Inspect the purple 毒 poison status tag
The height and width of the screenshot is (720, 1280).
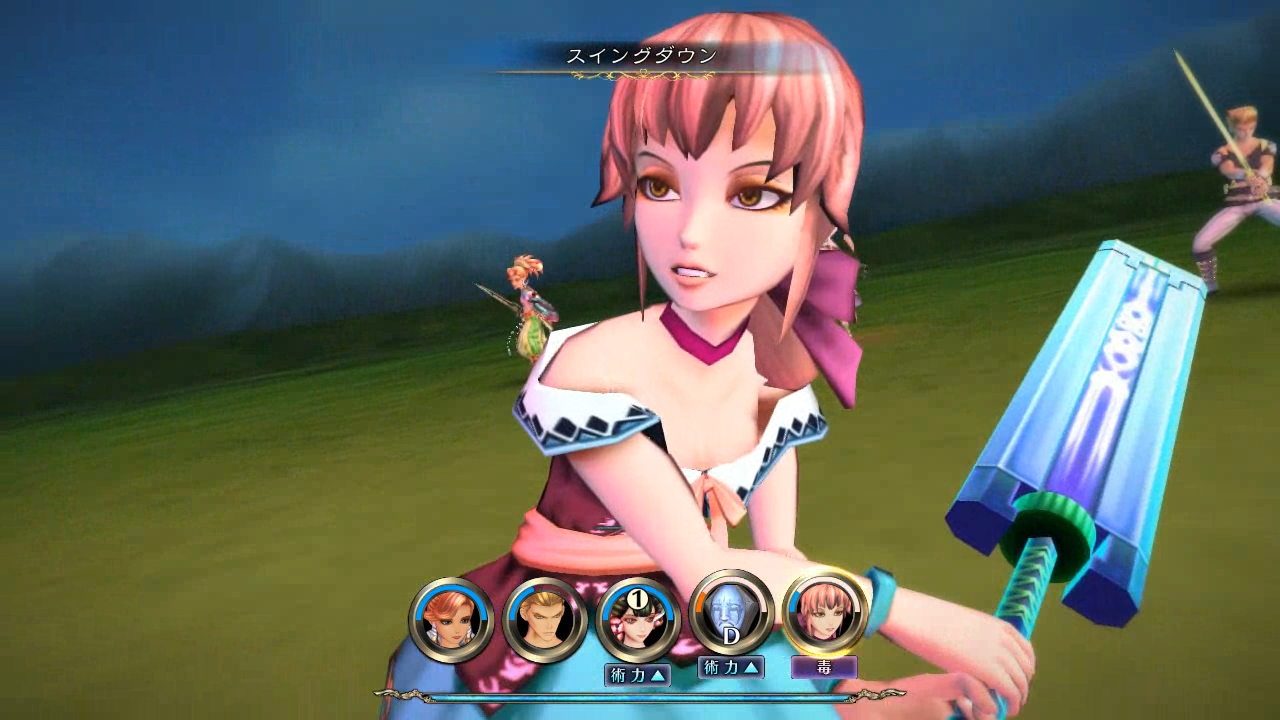click(x=824, y=667)
